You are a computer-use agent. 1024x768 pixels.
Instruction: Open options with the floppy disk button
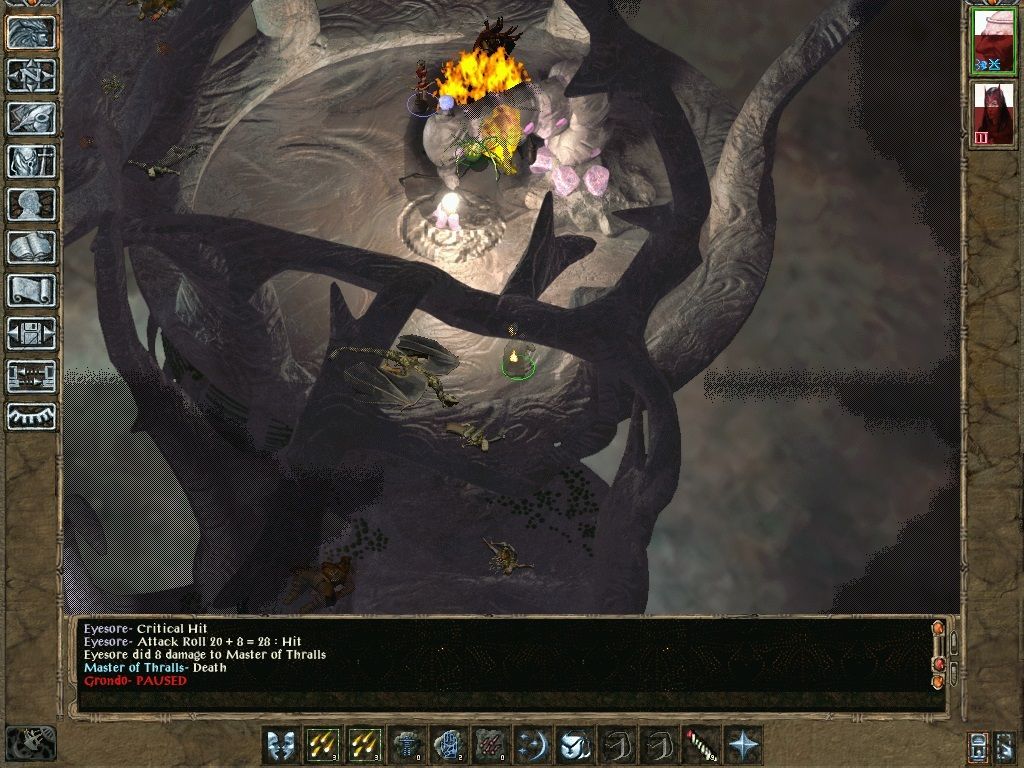click(31, 333)
